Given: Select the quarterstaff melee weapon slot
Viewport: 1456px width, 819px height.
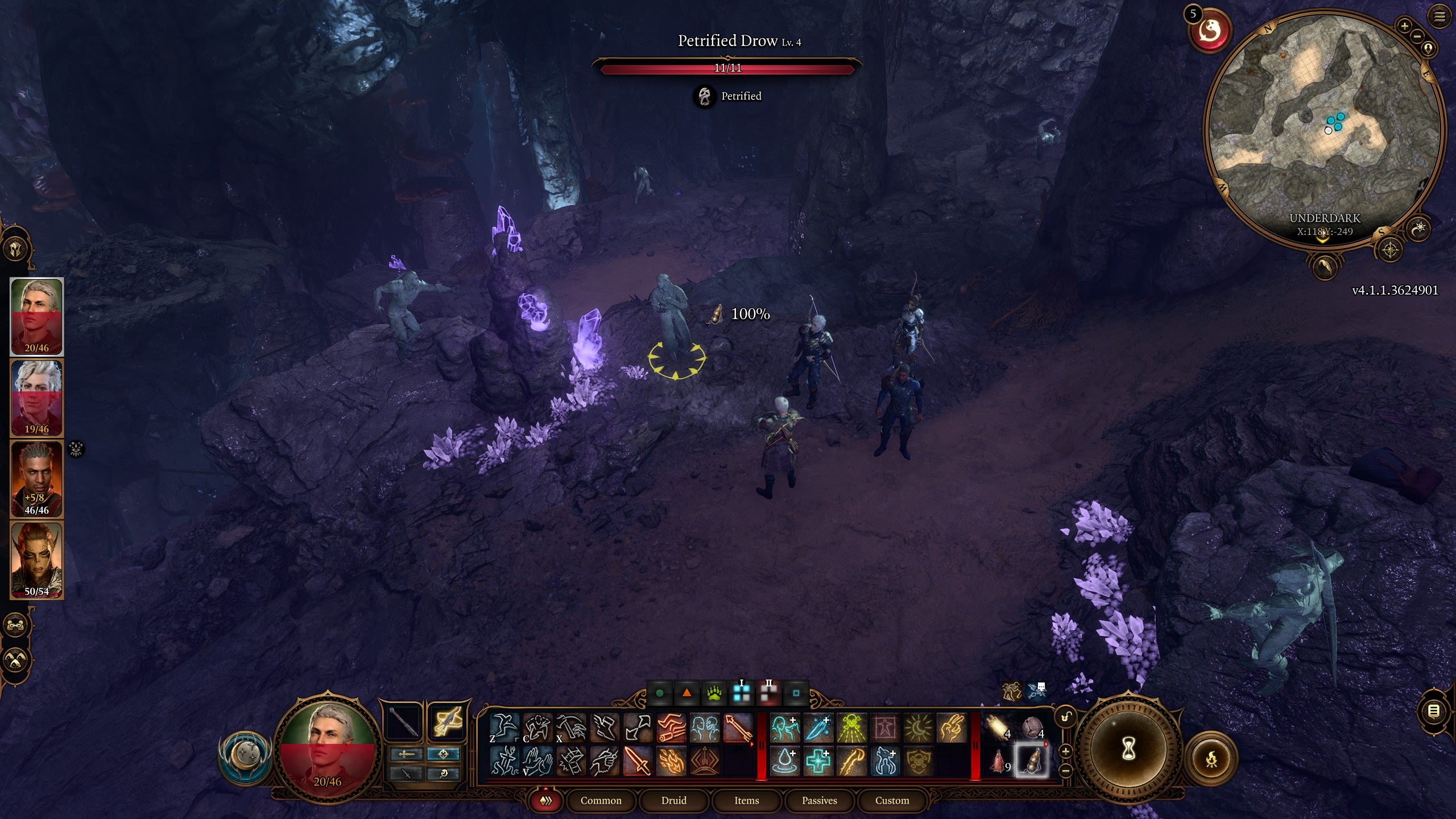Looking at the screenshot, I should [402, 722].
